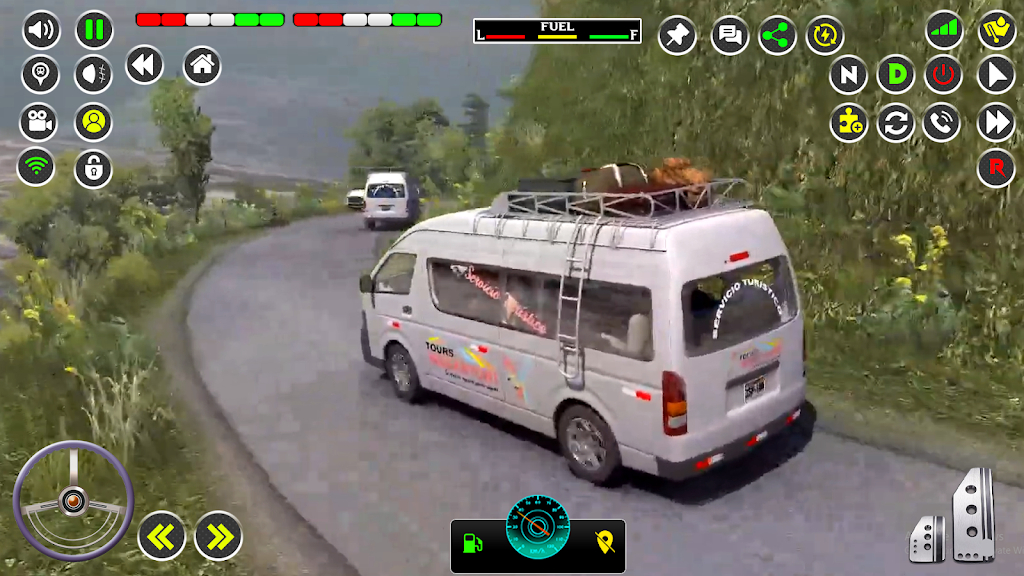
Task: Toggle sound with the speaker icon
Action: tap(41, 30)
